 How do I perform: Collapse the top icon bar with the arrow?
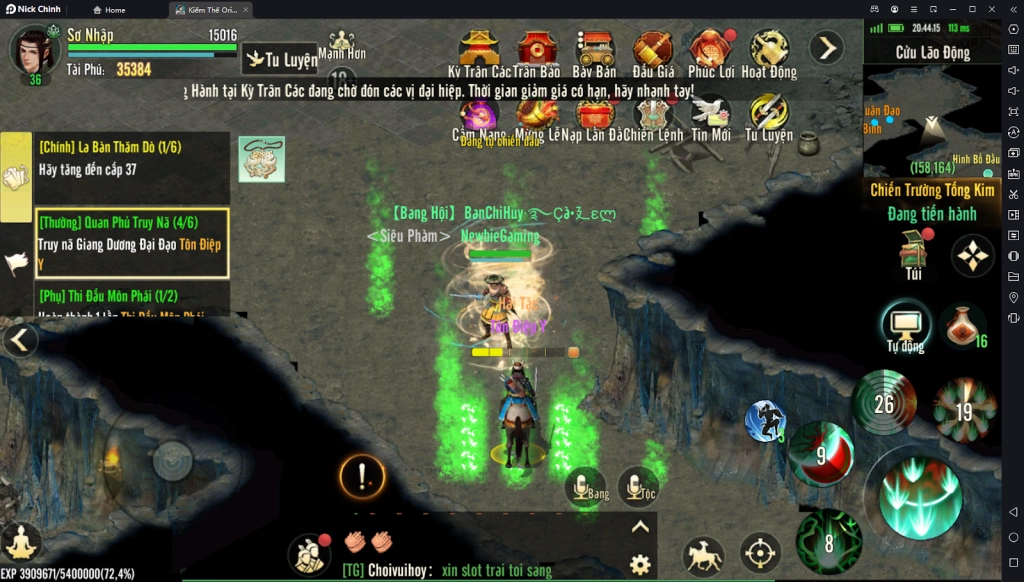(826, 47)
